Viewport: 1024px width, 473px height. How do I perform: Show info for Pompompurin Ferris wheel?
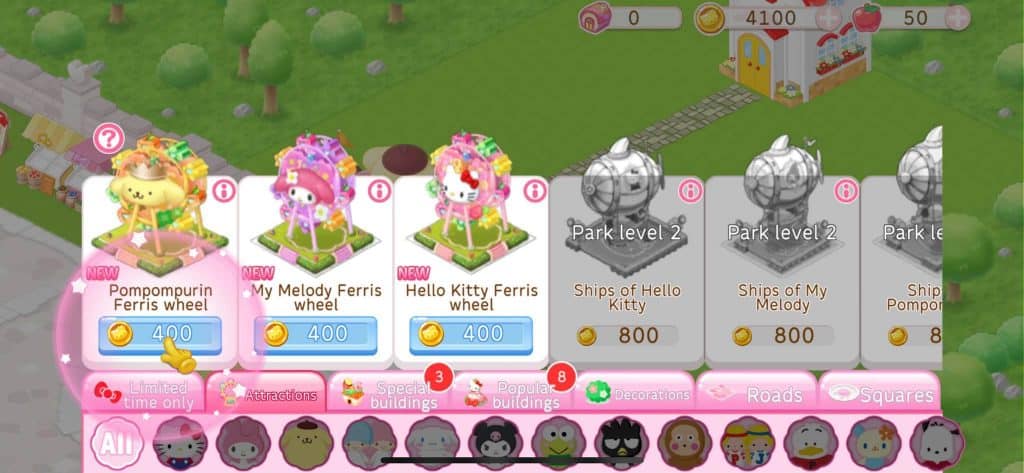[x=223, y=189]
